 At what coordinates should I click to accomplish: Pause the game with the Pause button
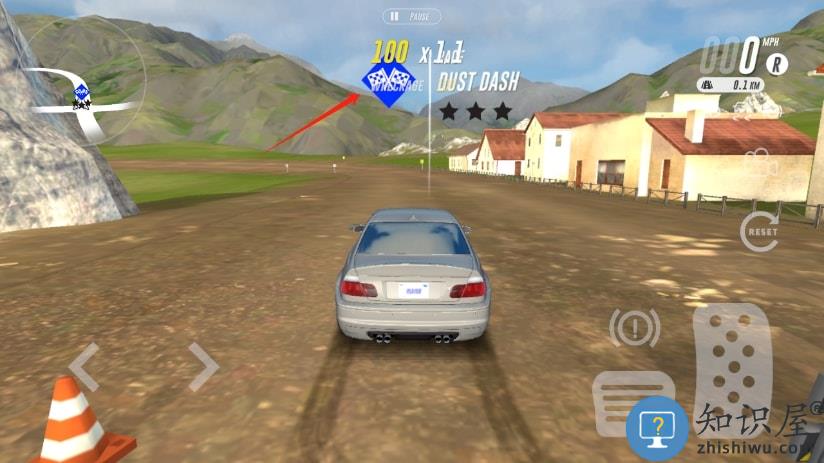coord(411,17)
